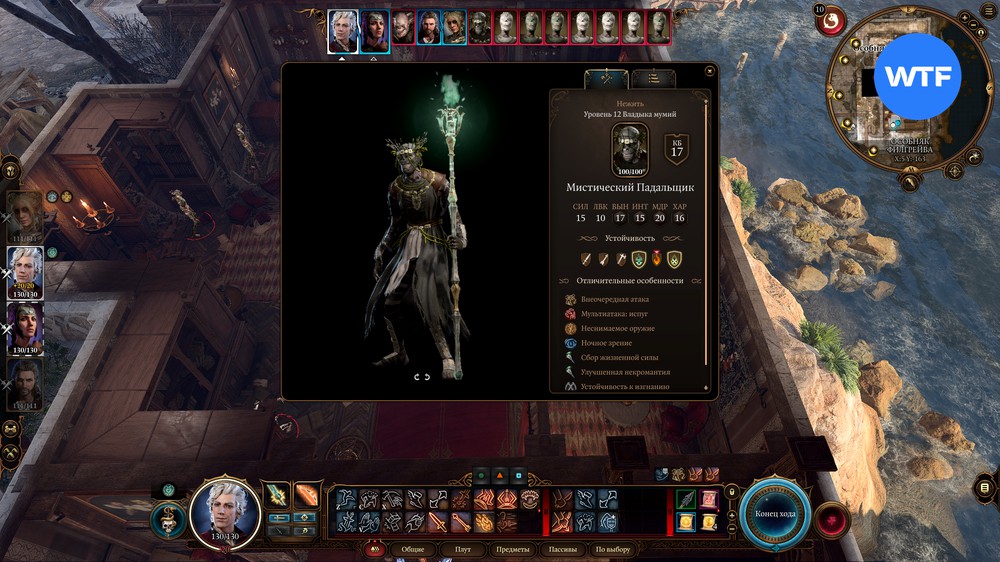
Task: Show the 'Предметы' hotbar tab
Action: point(512,549)
